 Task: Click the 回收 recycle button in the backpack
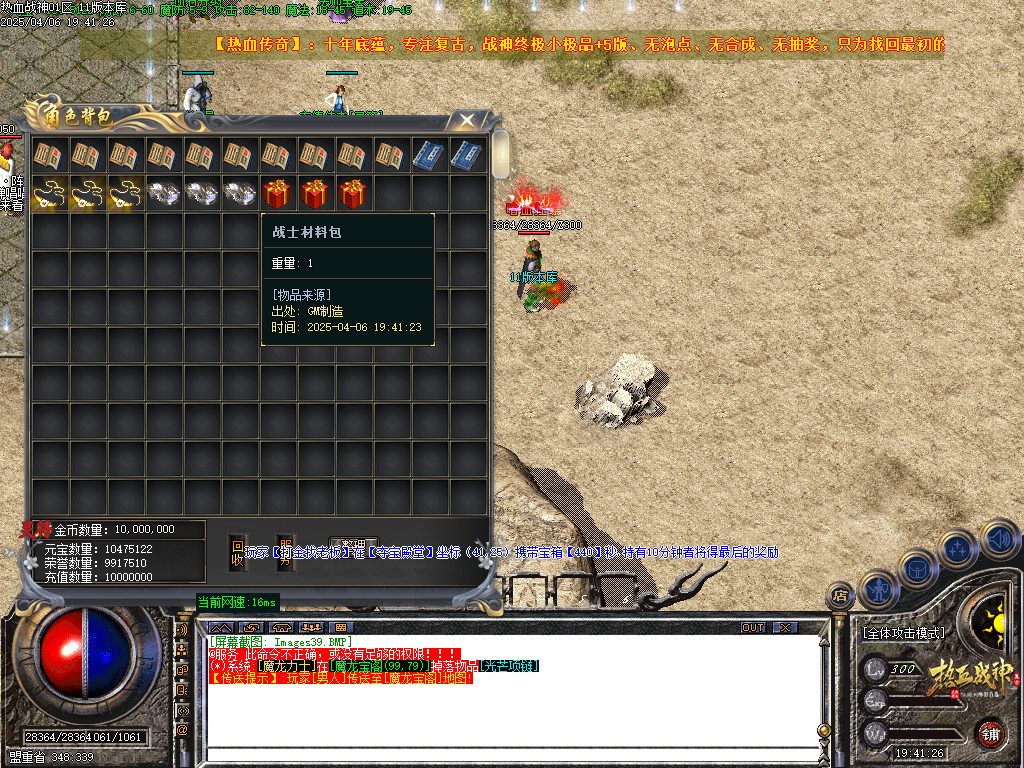[237, 553]
